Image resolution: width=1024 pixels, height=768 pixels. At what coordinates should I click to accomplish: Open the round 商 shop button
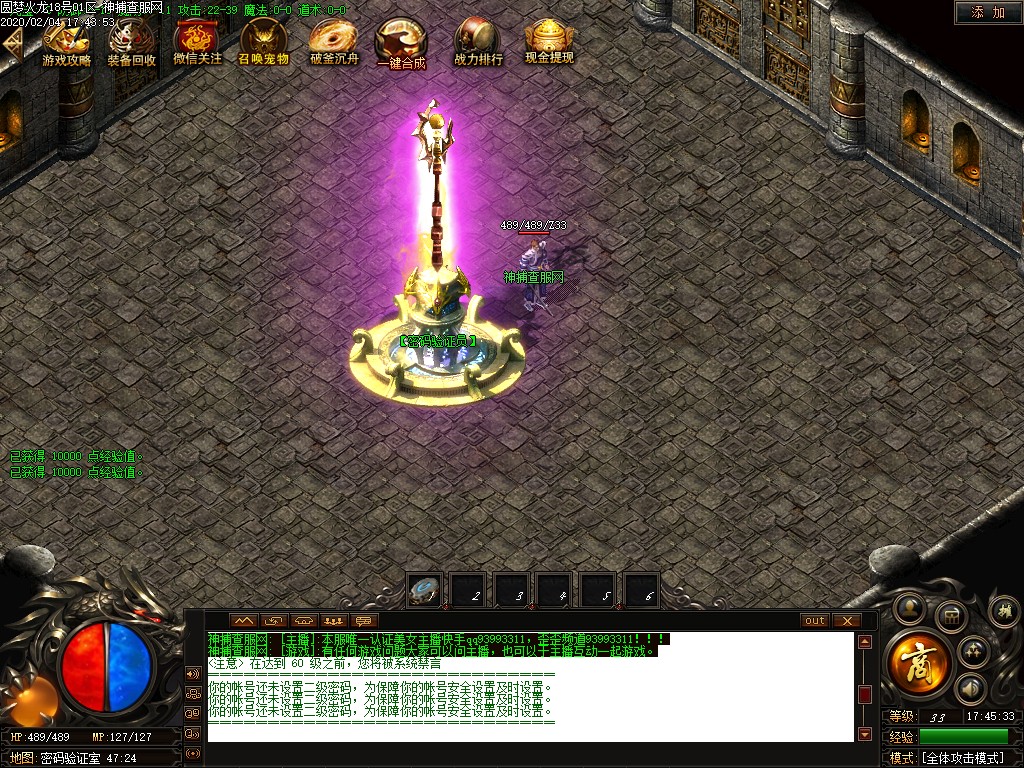tap(917, 664)
